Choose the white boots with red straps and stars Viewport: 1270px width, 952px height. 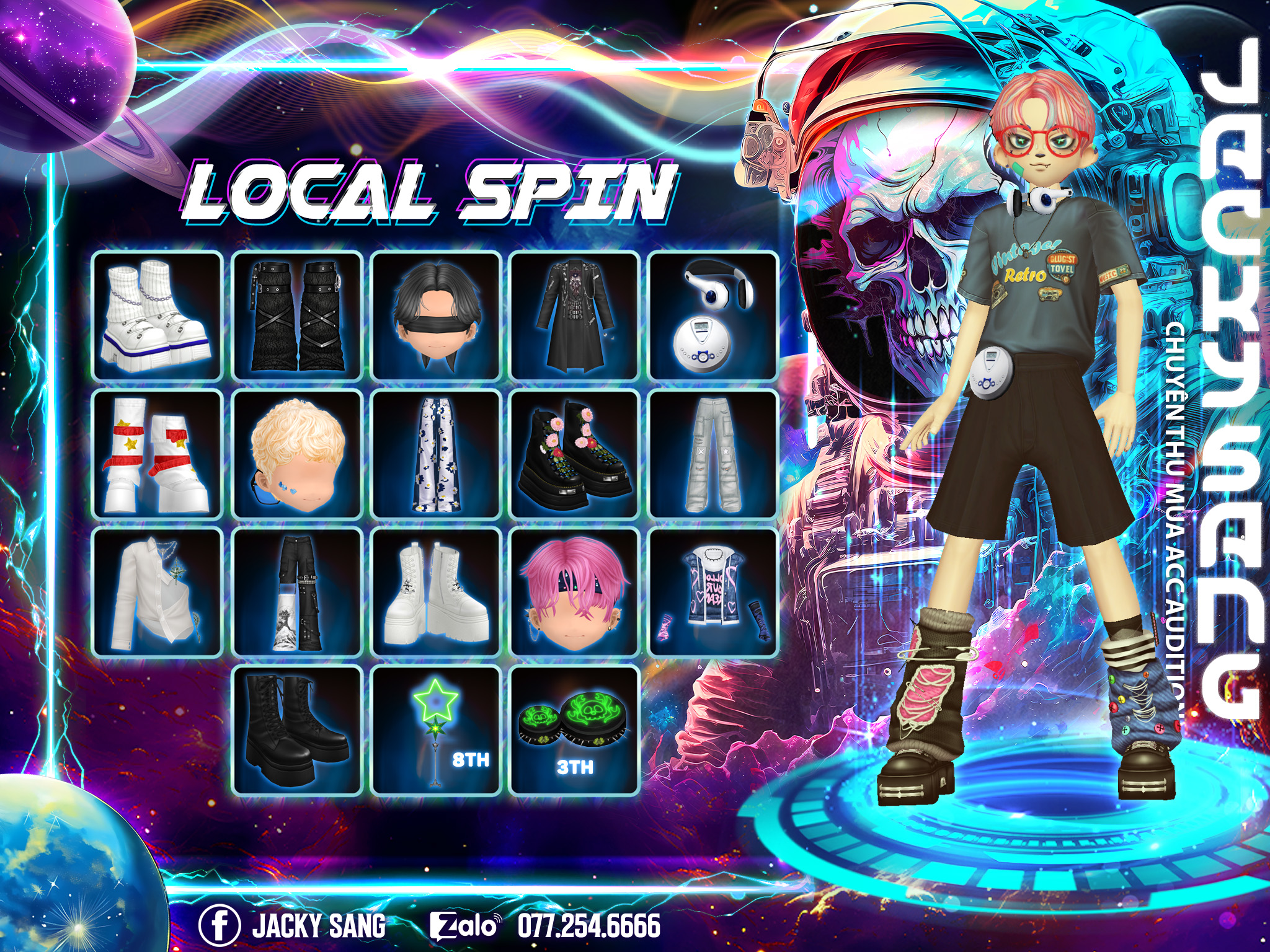pos(158,454)
